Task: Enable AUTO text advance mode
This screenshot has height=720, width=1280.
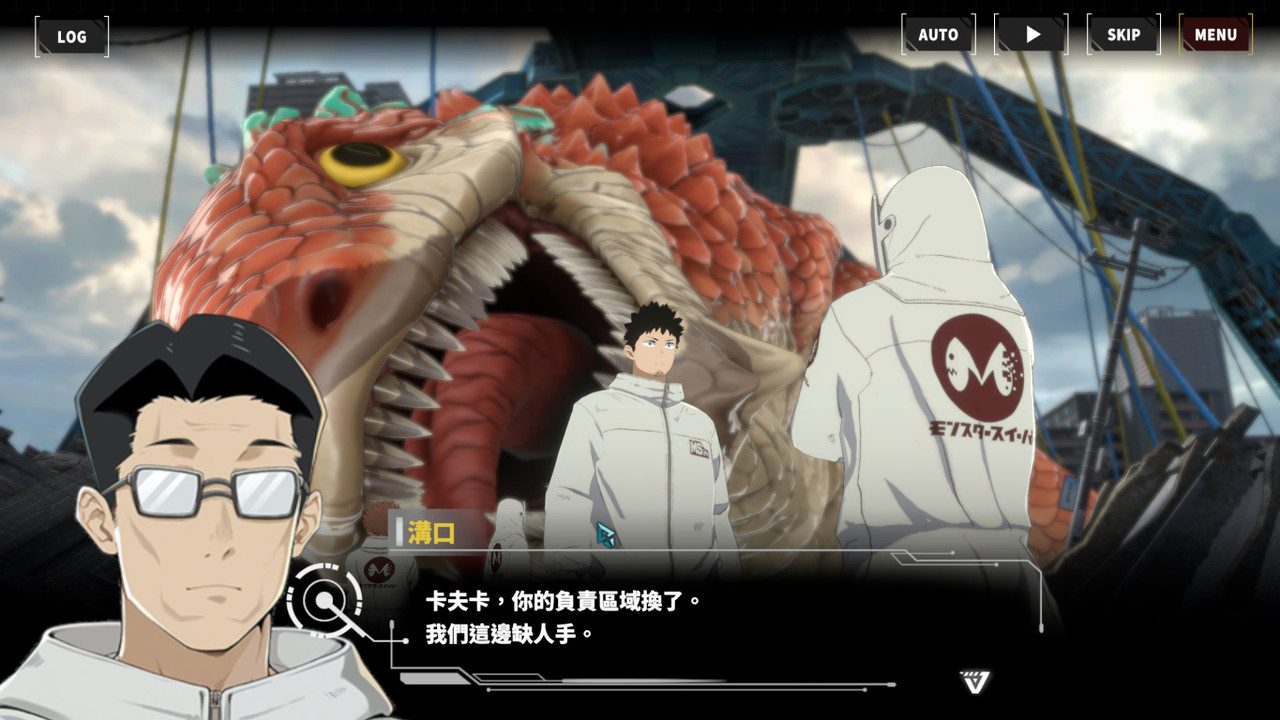Action: 938,33
